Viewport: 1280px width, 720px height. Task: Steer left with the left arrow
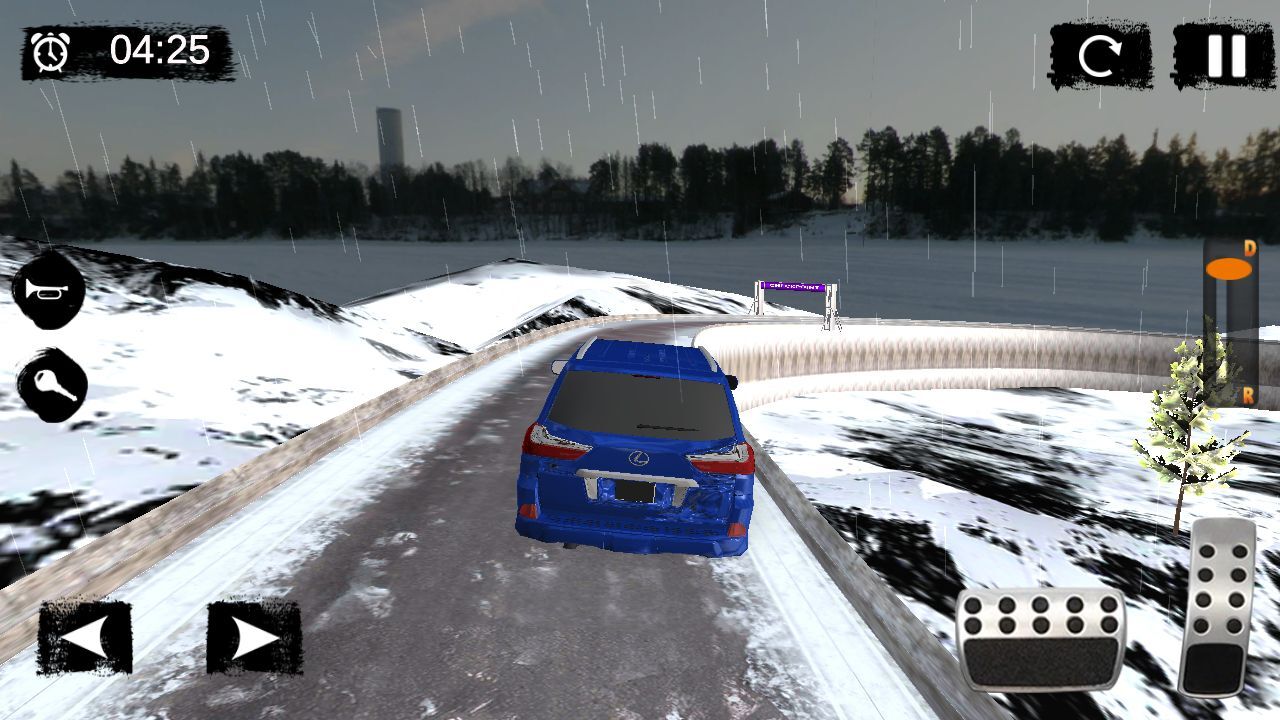click(x=85, y=637)
